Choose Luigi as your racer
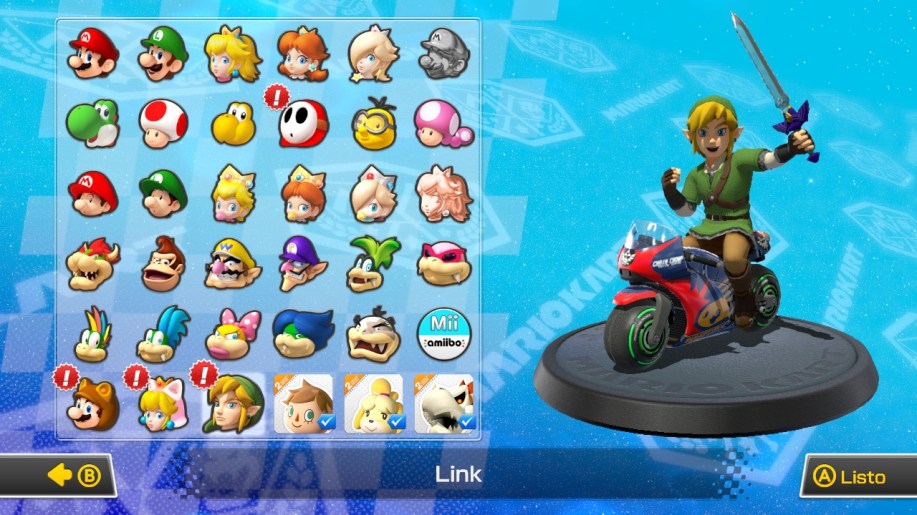 coord(163,54)
